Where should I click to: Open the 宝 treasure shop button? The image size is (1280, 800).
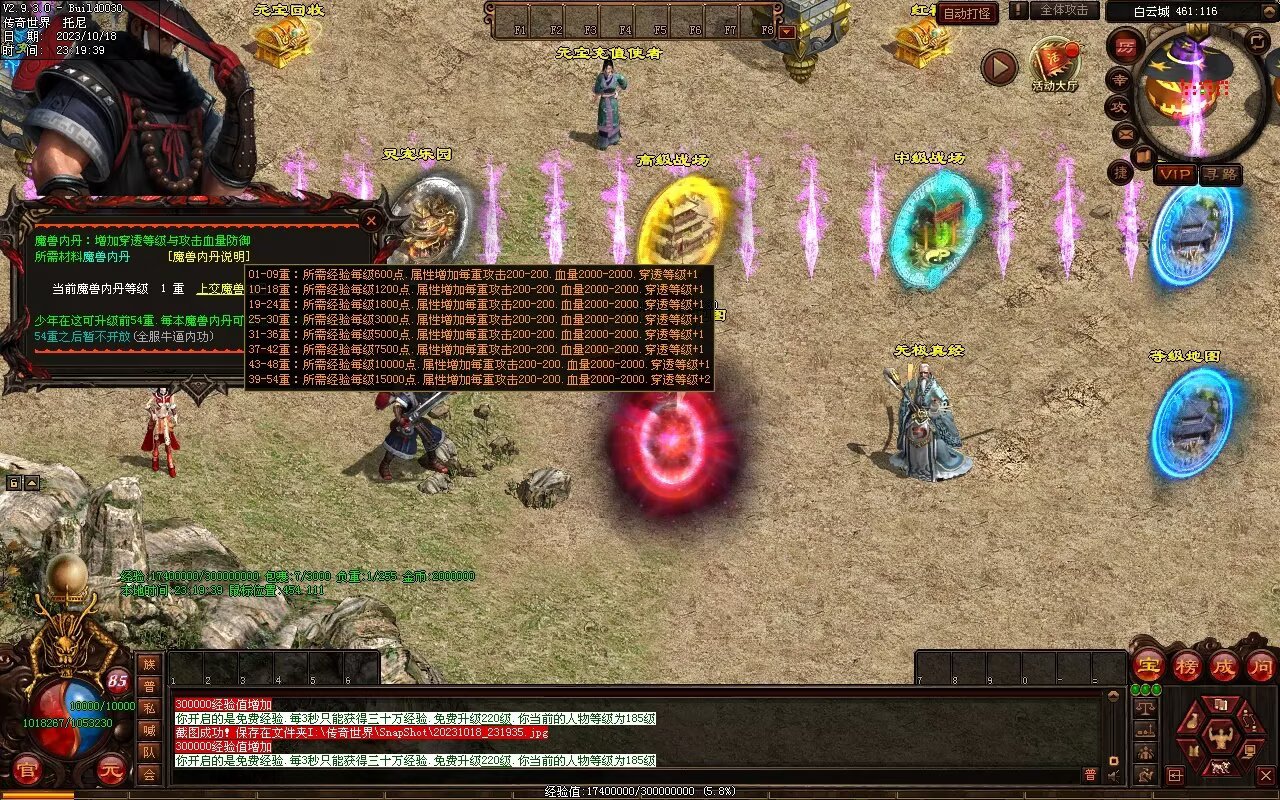[1148, 665]
